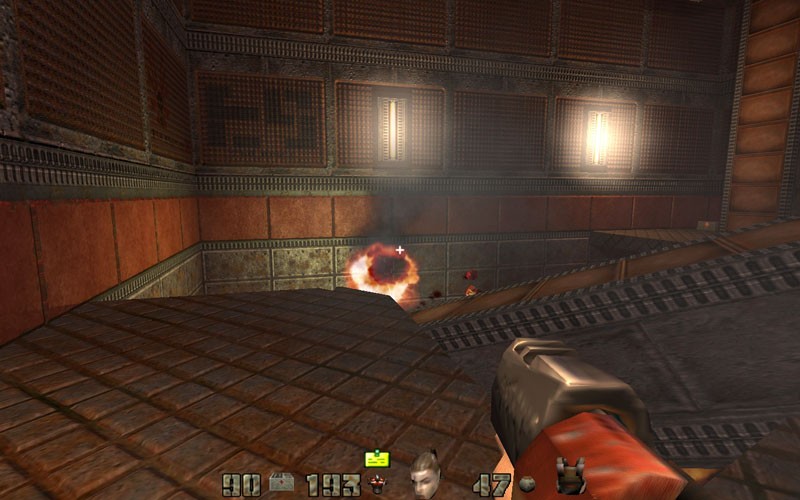Choose the grenade icon in the HUD
800x500 pixels.
pyautogui.click(x=526, y=485)
